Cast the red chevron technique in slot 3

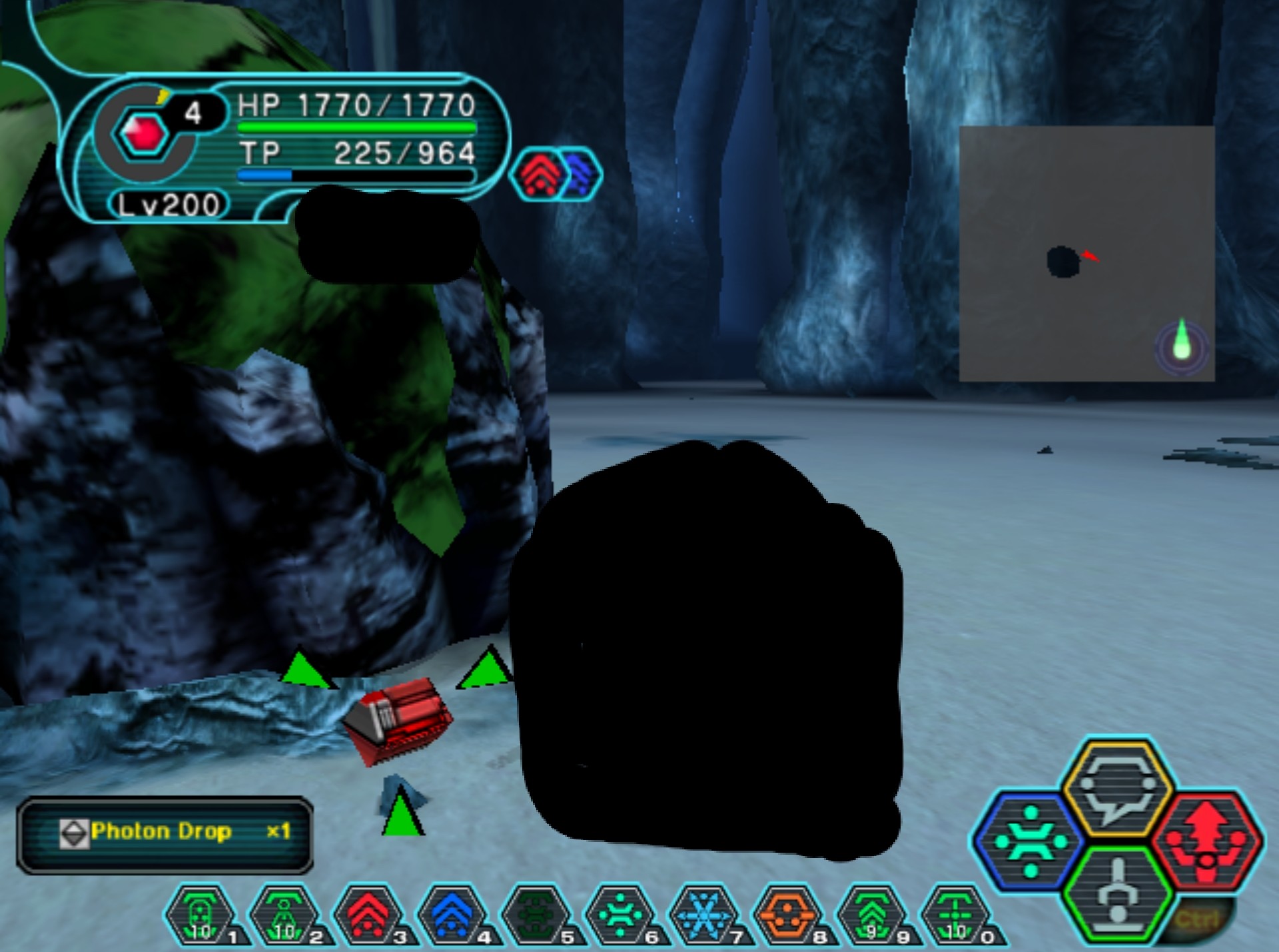click(368, 915)
